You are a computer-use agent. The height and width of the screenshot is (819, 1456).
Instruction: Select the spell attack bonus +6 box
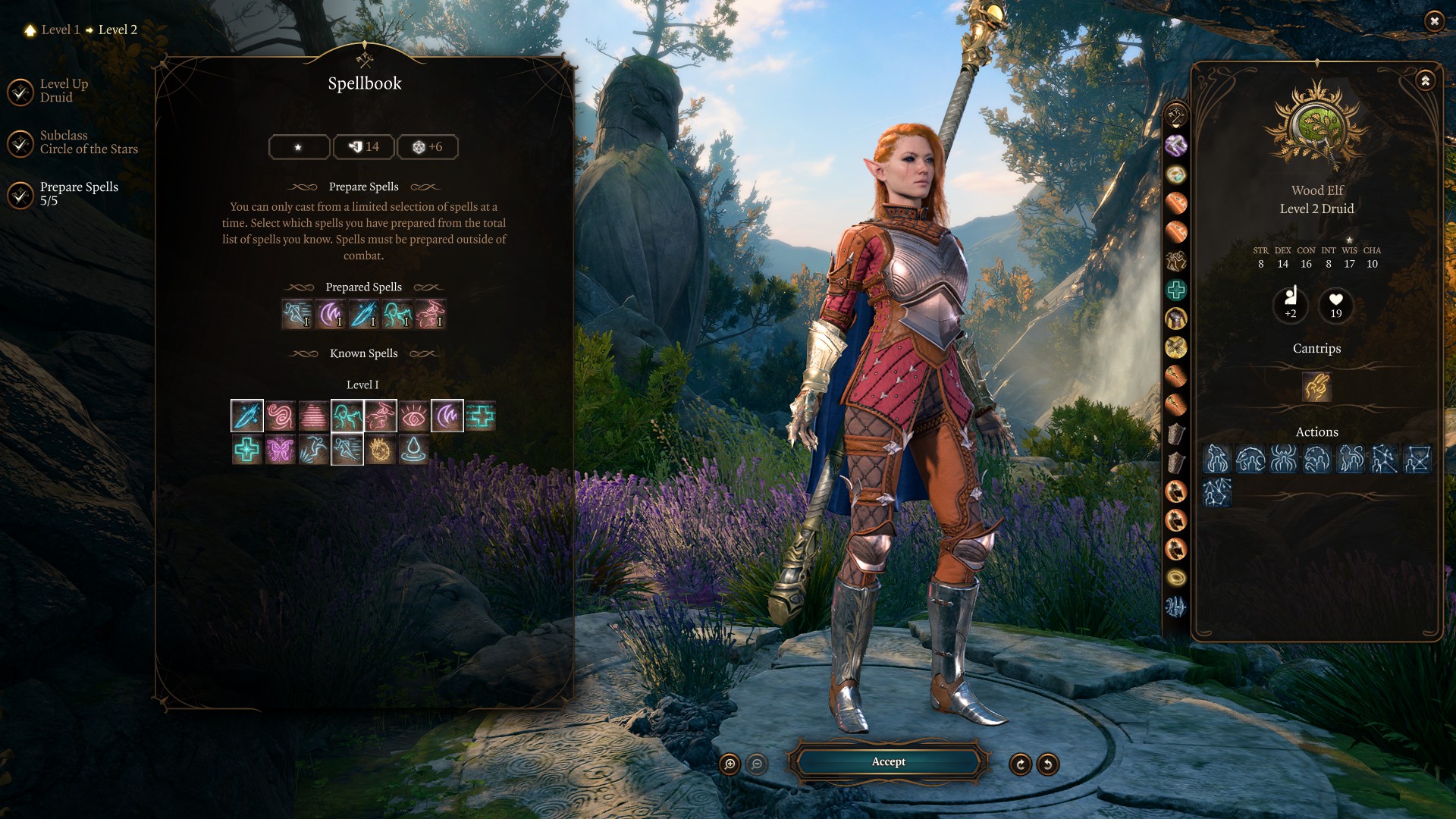coord(428,147)
